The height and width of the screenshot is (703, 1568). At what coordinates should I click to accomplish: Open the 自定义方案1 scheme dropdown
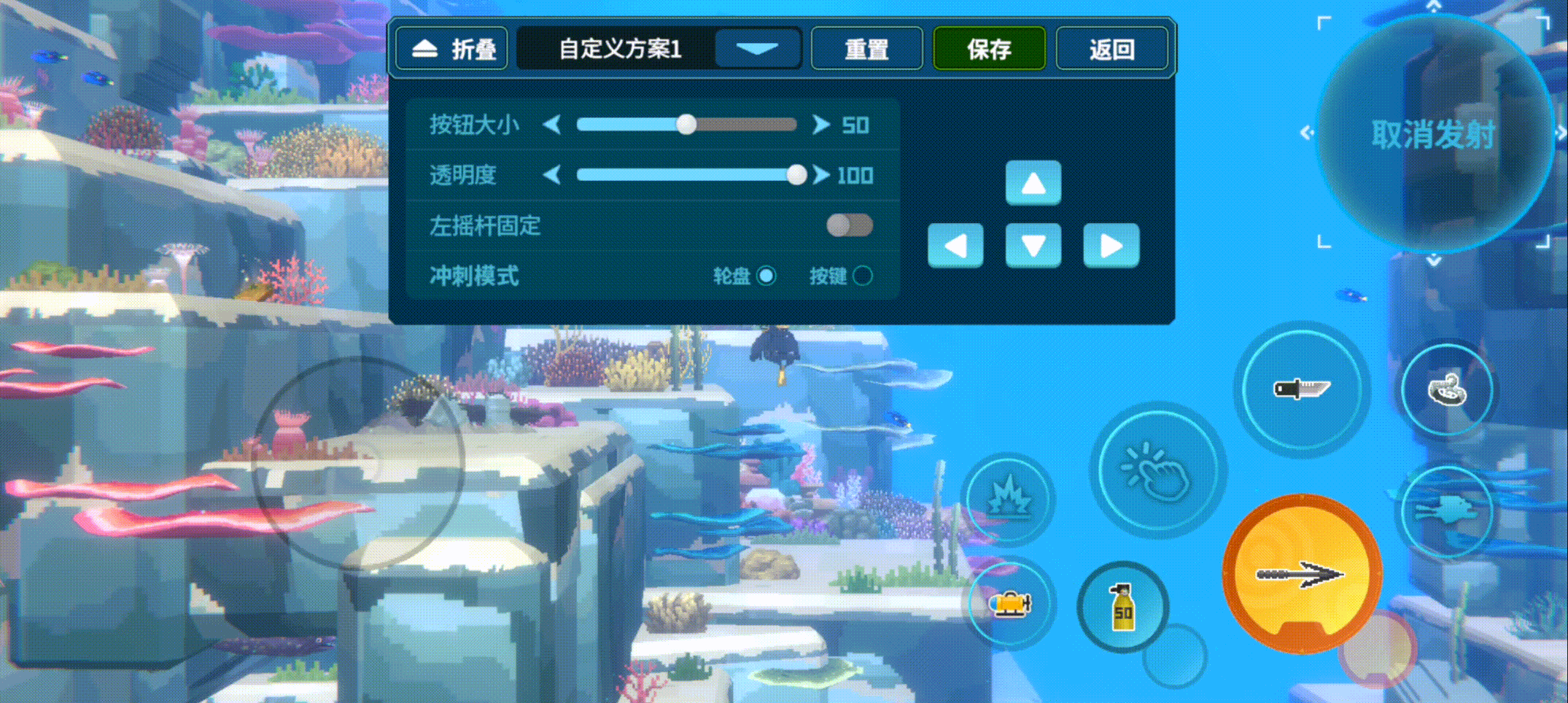757,48
